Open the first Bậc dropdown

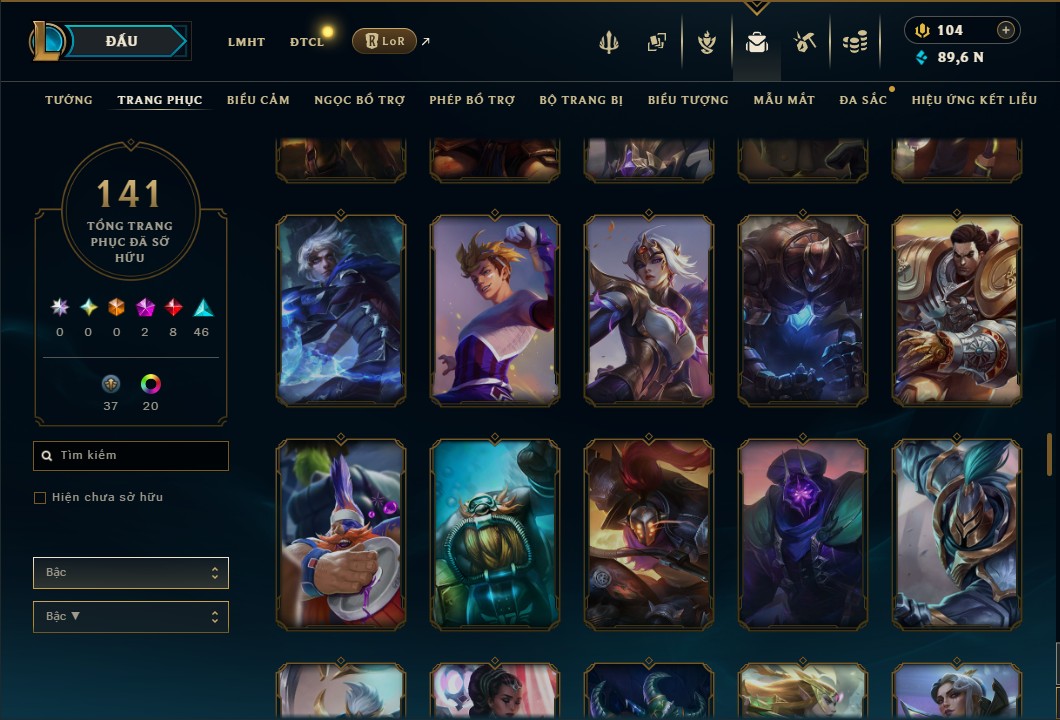pos(131,573)
